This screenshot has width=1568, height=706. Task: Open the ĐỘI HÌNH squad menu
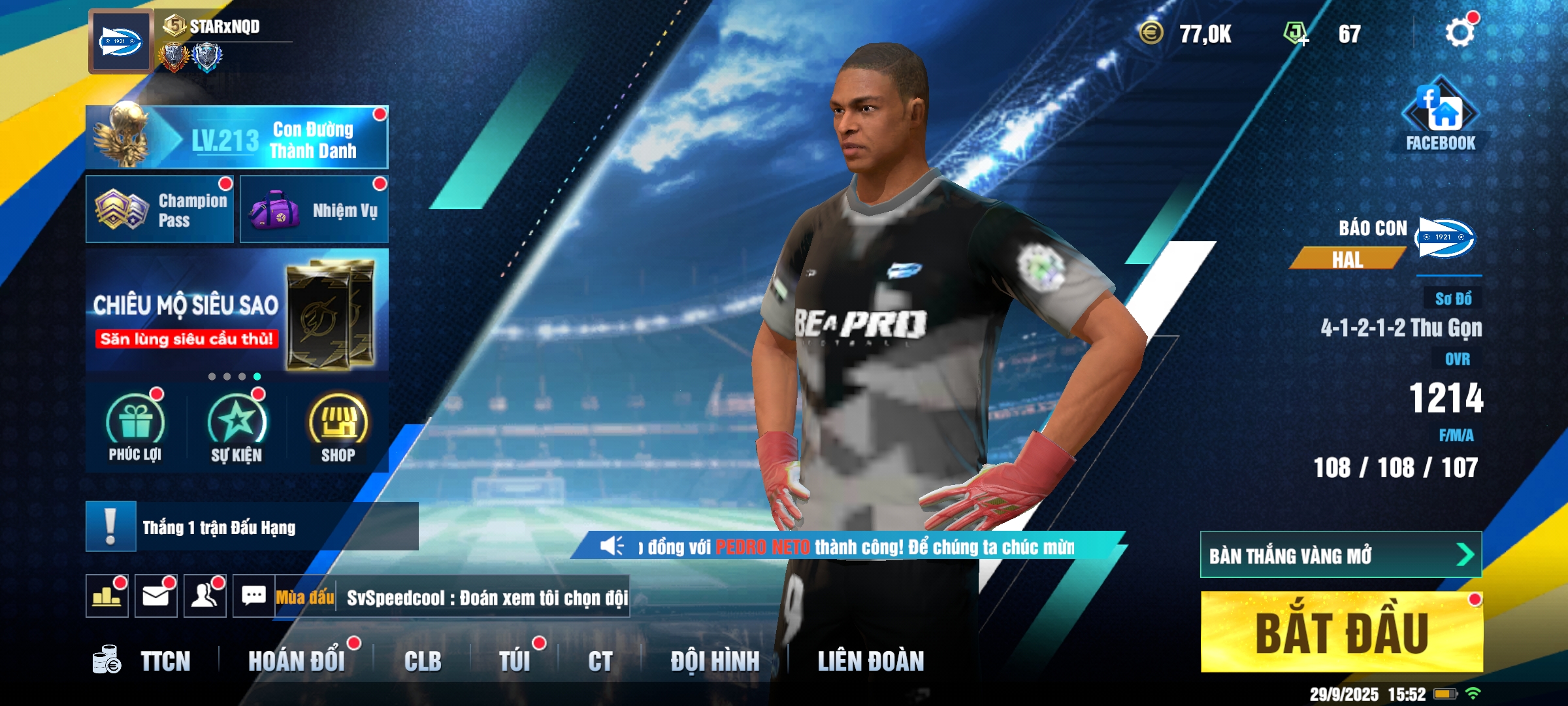click(715, 662)
